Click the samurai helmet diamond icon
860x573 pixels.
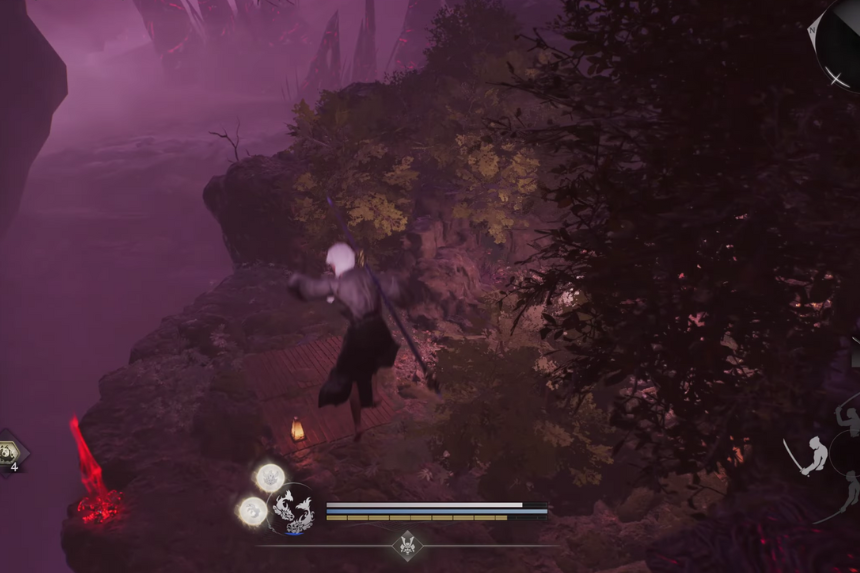pos(407,545)
